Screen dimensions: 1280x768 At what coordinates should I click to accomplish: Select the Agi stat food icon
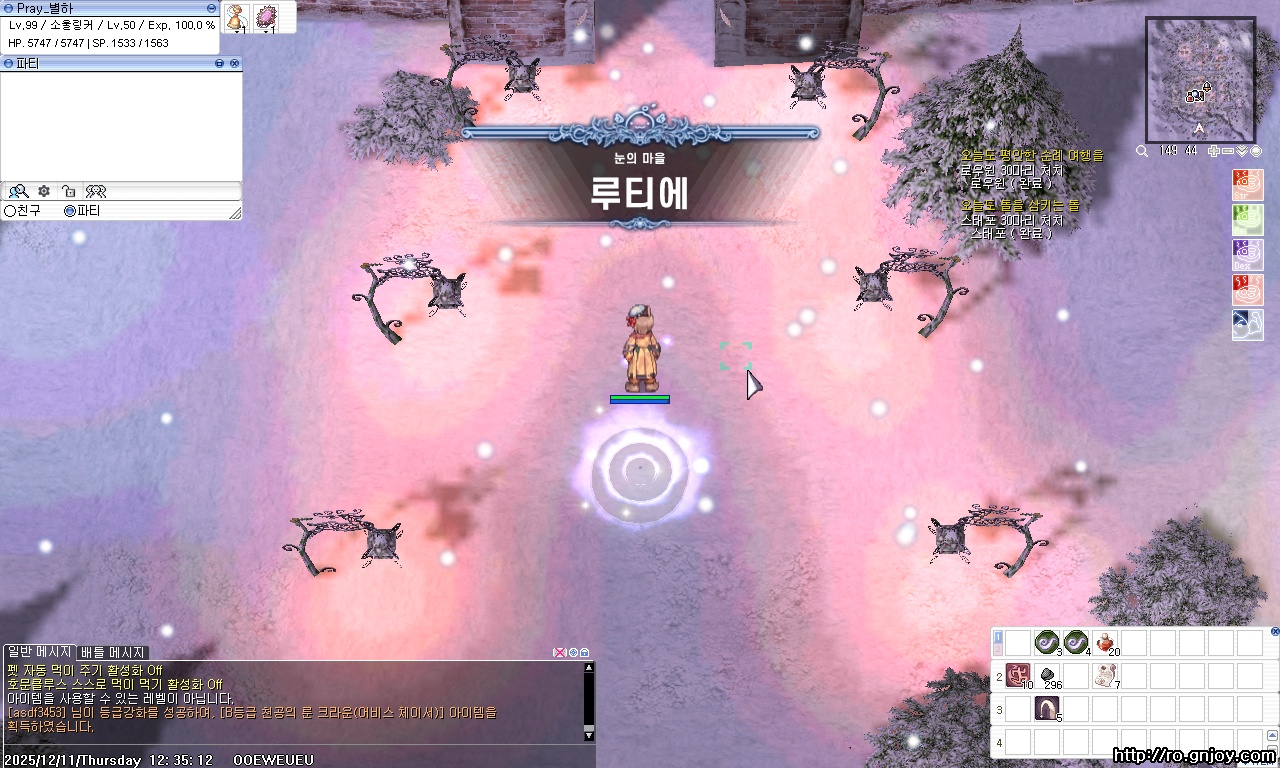point(1248,221)
